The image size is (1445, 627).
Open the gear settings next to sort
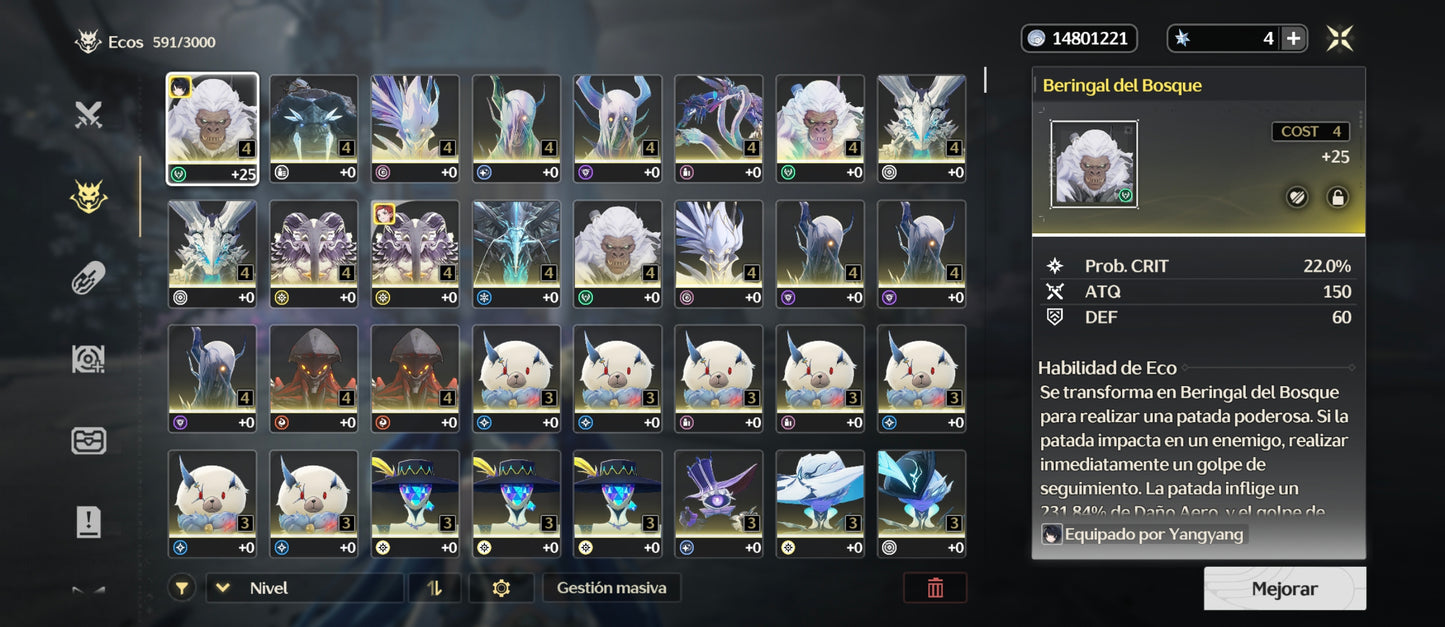click(x=501, y=588)
